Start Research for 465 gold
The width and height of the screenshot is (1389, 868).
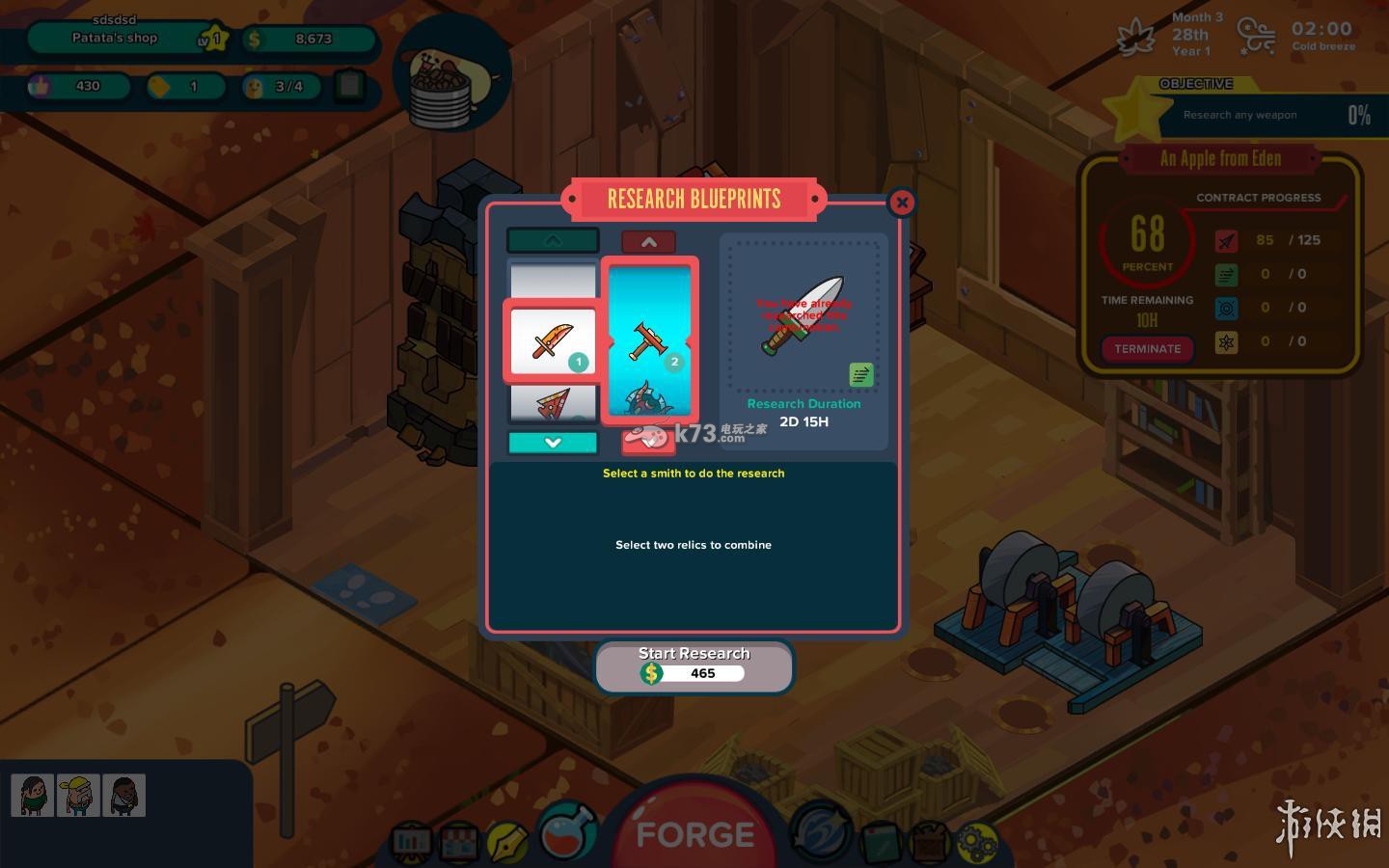click(x=694, y=665)
